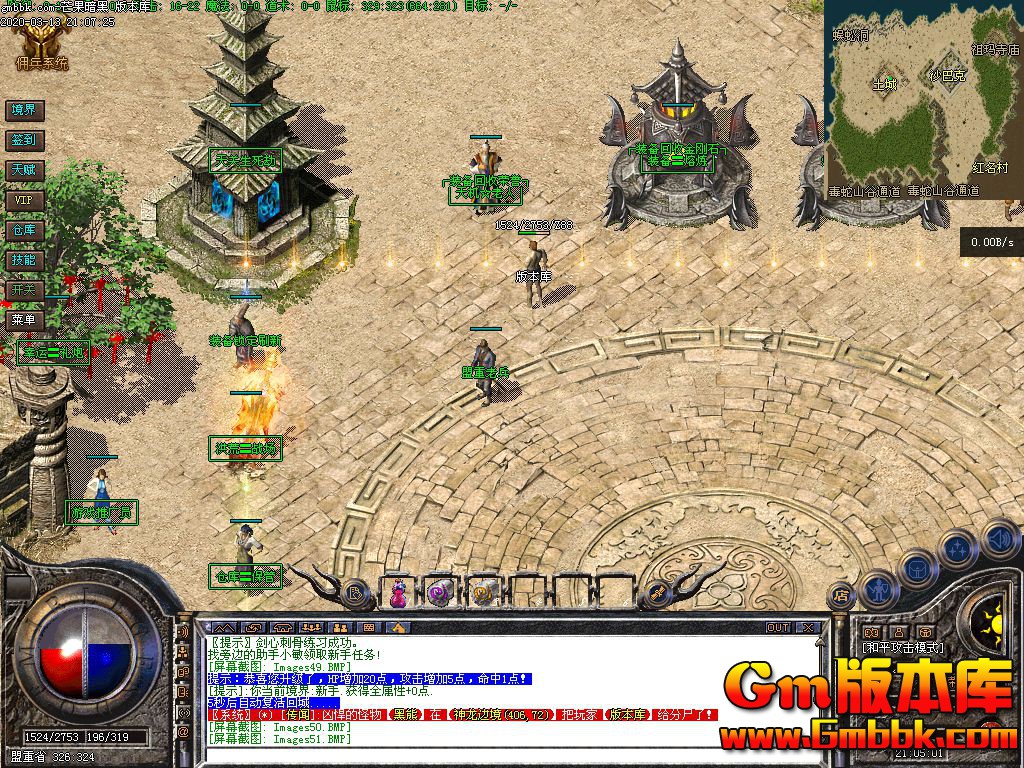Click the OUT button on chat panel
This screenshot has width=1024, height=768.
click(x=778, y=628)
